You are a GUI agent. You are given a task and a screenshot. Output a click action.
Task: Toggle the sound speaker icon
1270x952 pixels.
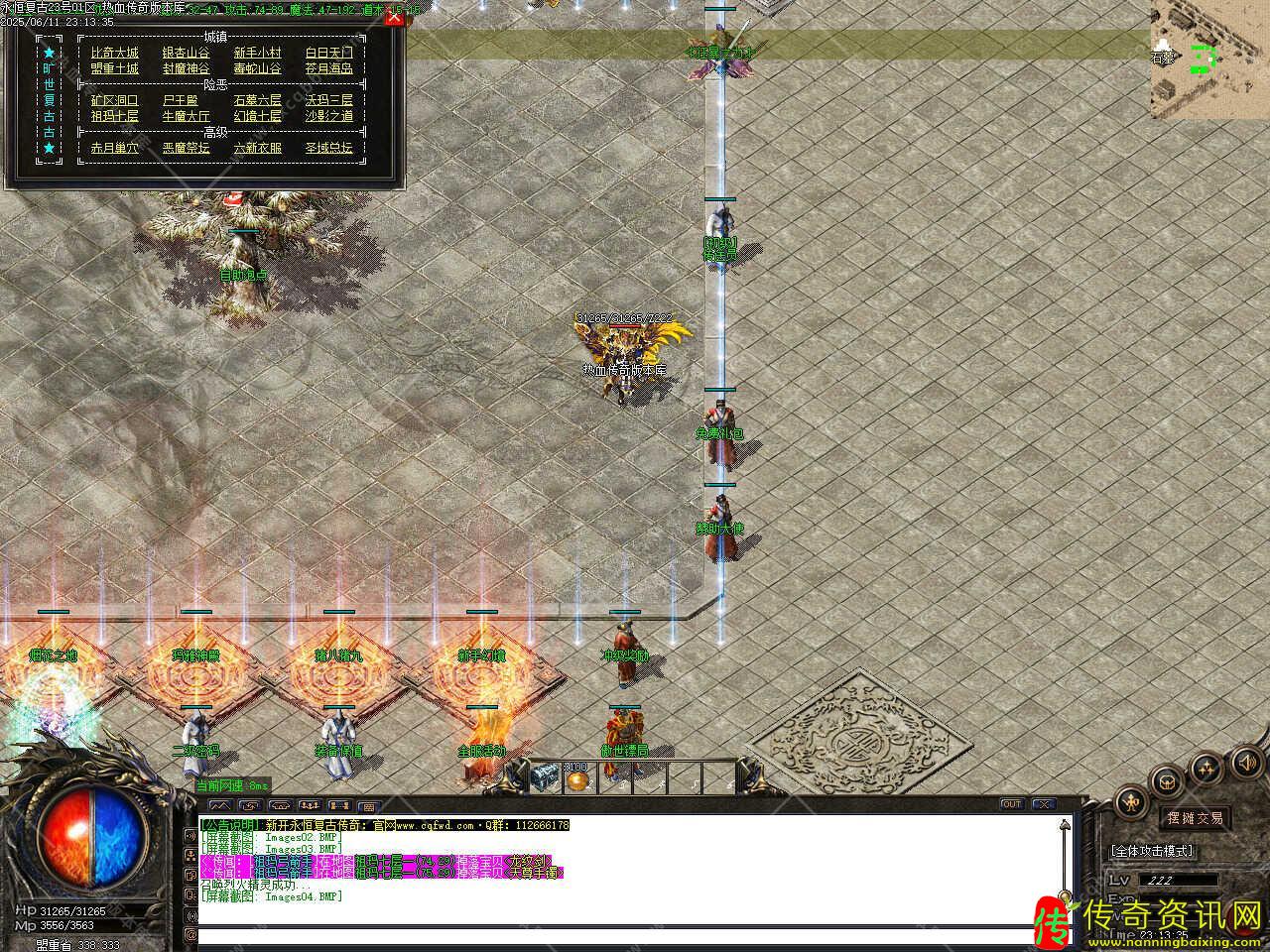click(1246, 762)
